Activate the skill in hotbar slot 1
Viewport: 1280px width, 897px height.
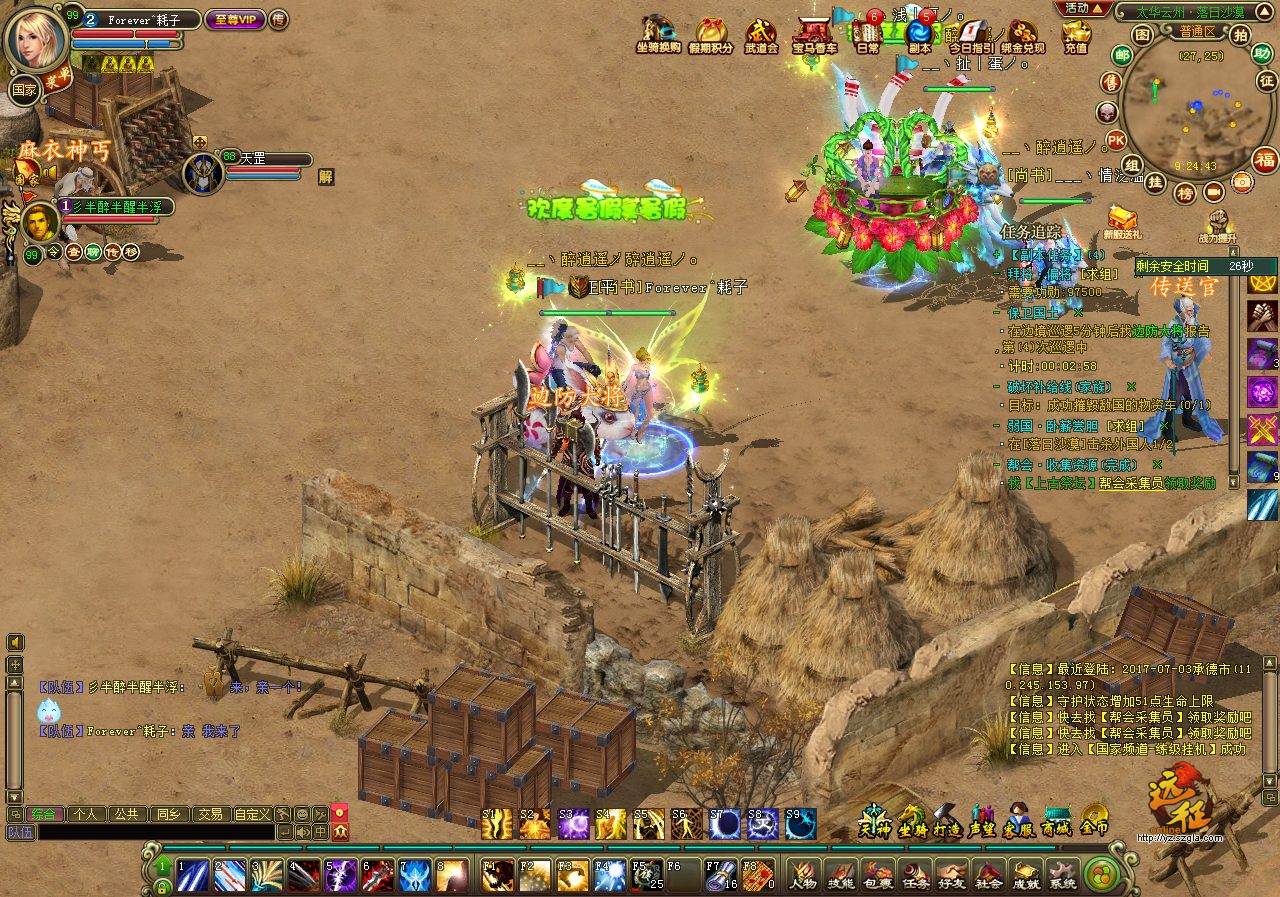tap(193, 875)
